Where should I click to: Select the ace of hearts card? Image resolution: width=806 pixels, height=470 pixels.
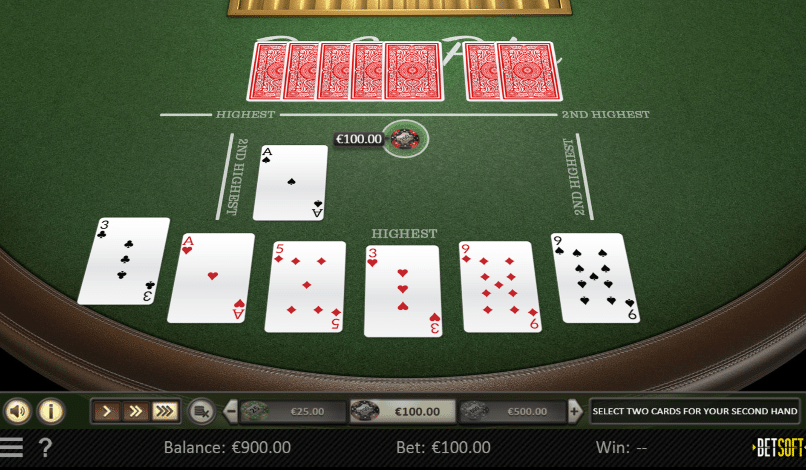point(211,278)
